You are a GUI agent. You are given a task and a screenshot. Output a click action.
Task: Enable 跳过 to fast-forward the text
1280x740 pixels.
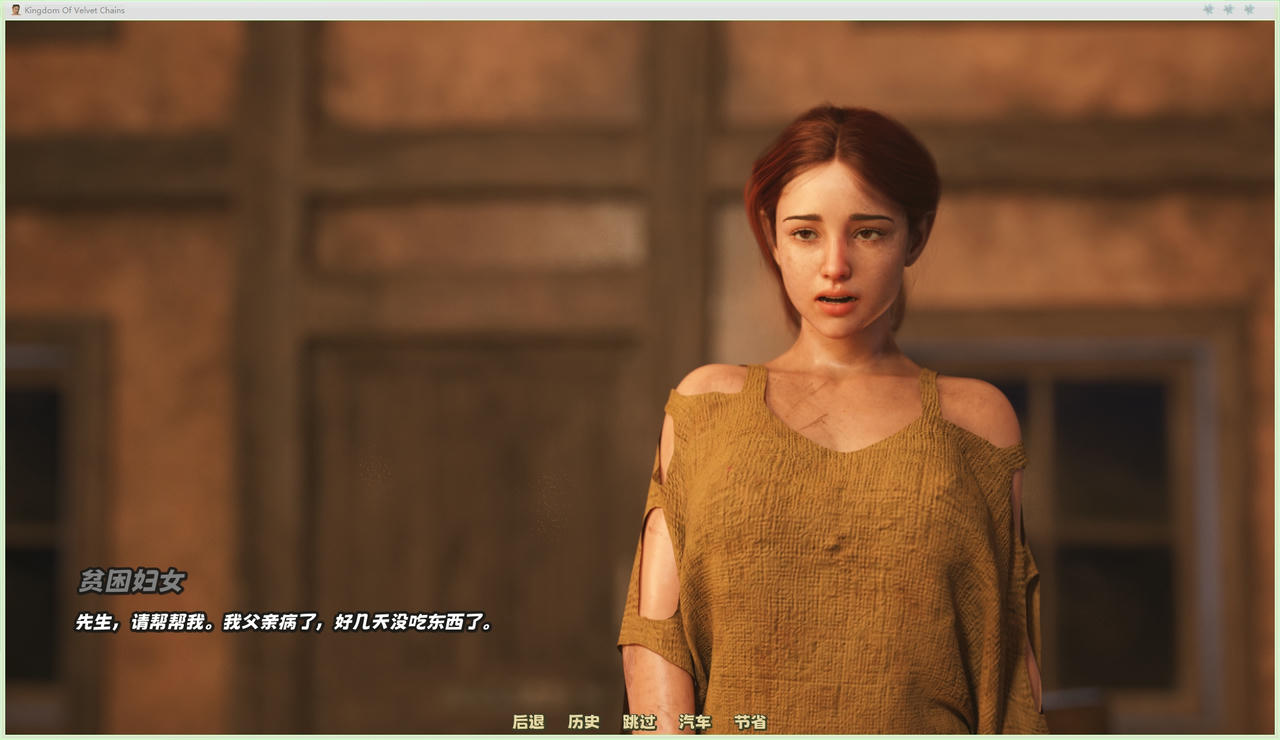pyautogui.click(x=638, y=722)
